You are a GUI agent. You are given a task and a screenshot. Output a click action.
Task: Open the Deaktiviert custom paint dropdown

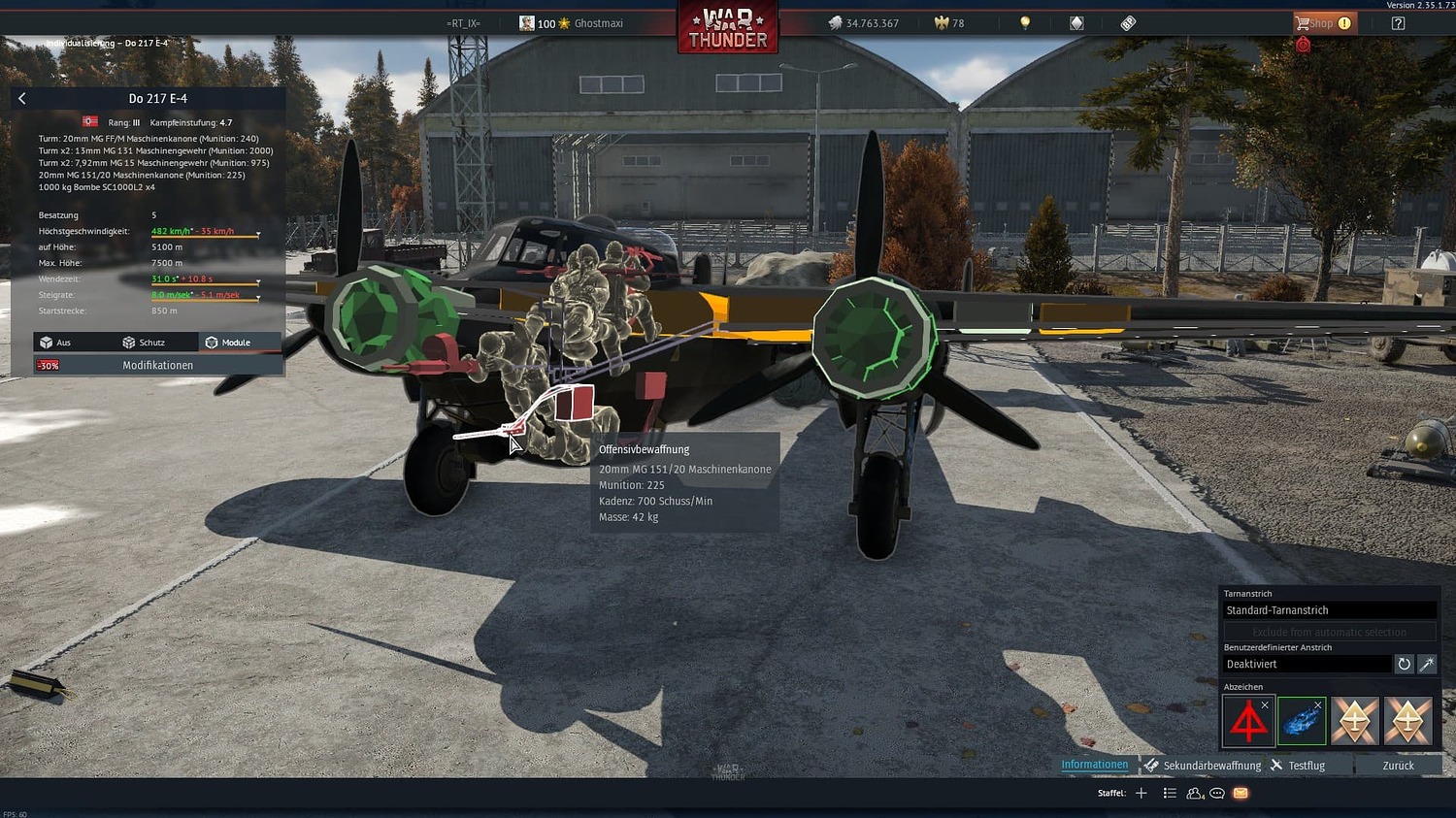pyautogui.click(x=1306, y=664)
